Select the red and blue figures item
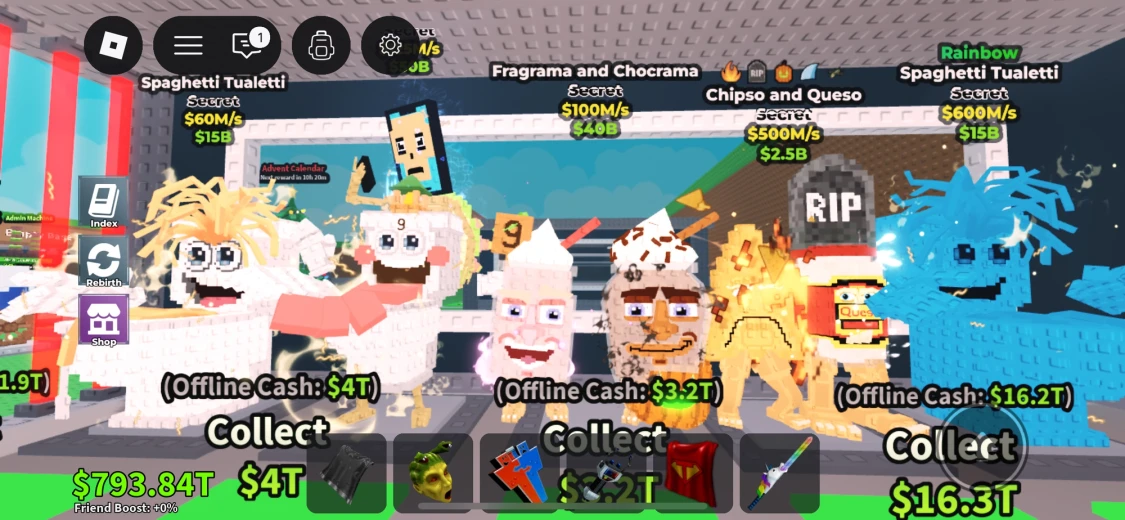 click(519, 473)
